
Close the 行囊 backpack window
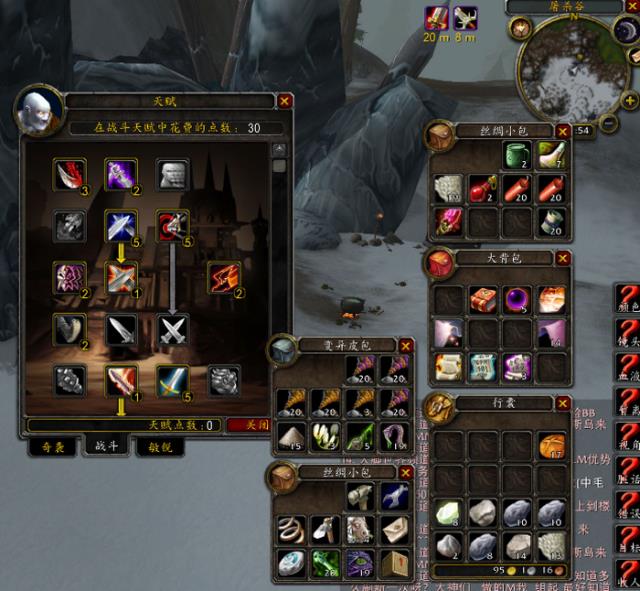pyautogui.click(x=563, y=402)
